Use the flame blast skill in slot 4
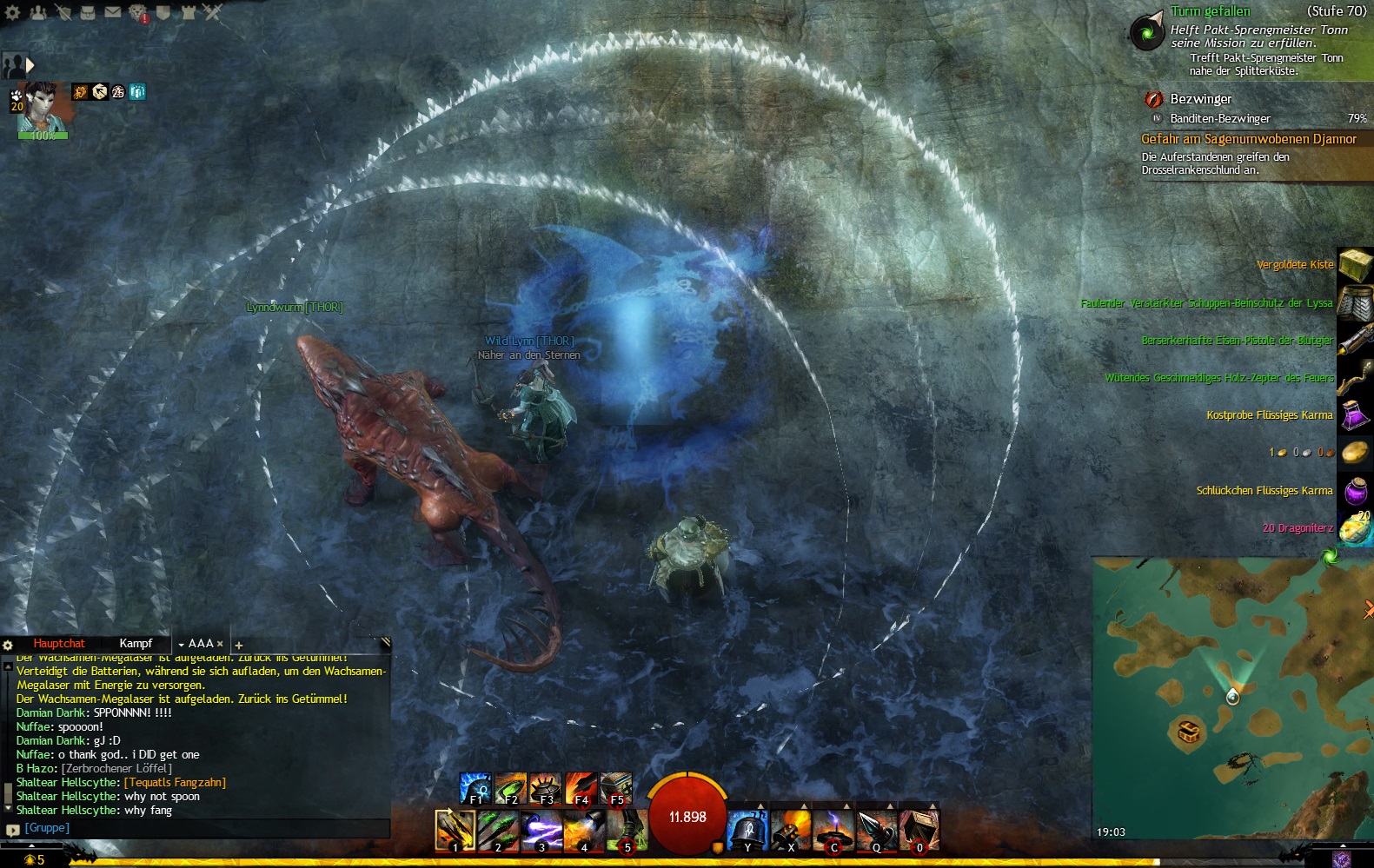1374x868 pixels. pos(582,830)
